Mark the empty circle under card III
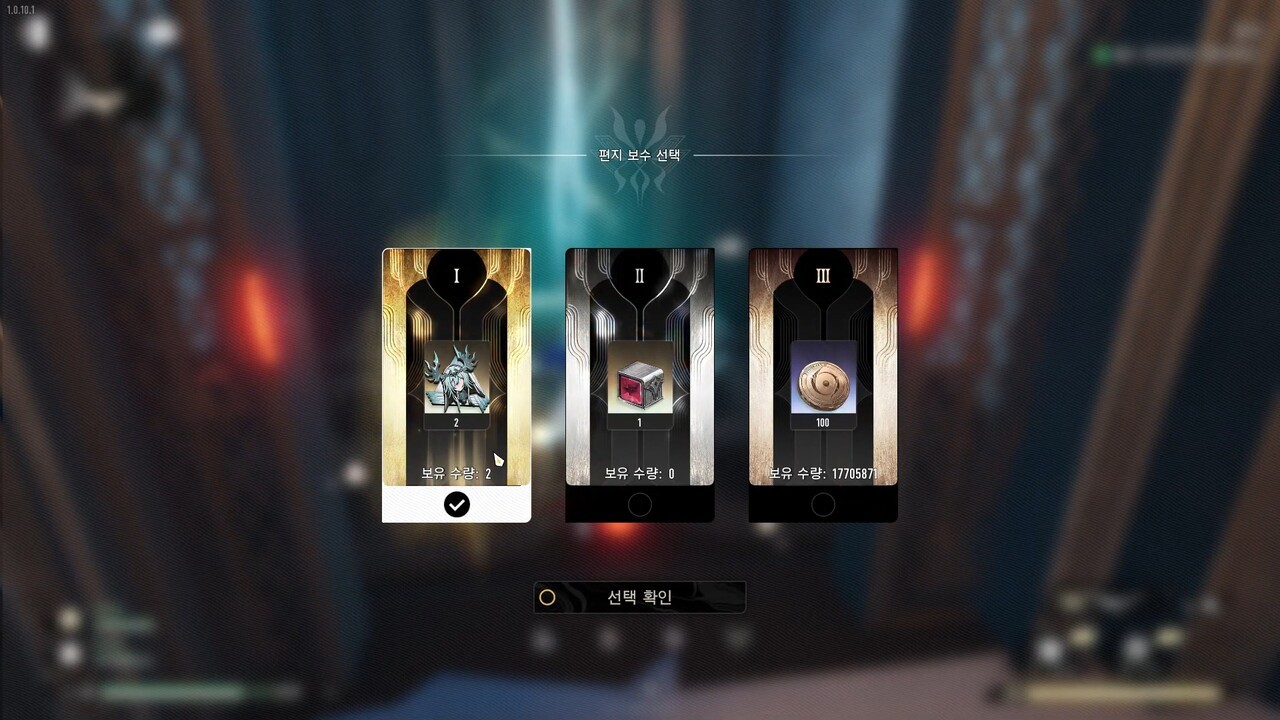The height and width of the screenshot is (720, 1280). pos(823,505)
